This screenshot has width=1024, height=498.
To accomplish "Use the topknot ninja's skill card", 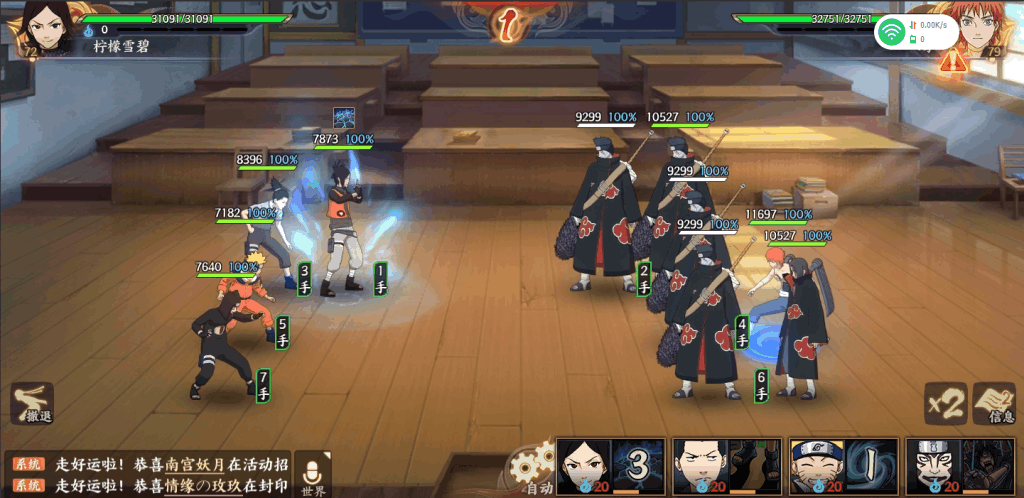I will pos(726,466).
